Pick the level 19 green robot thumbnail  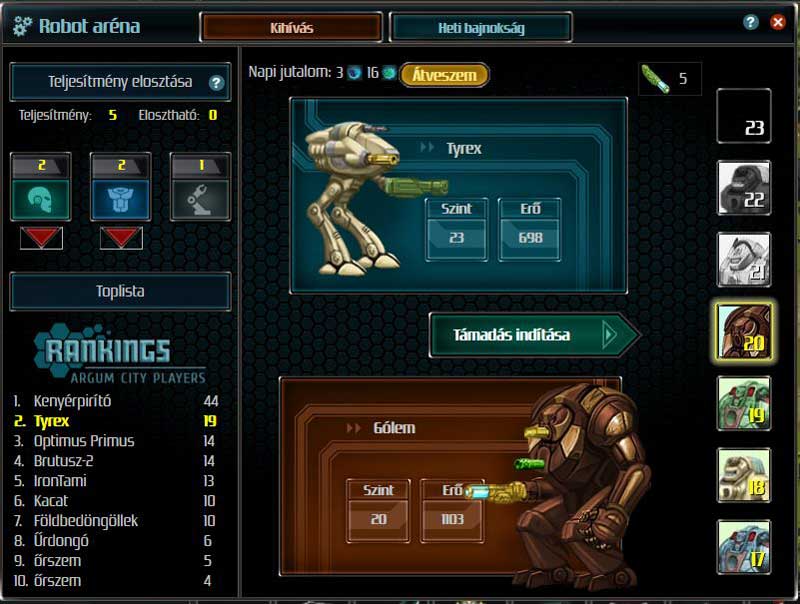click(744, 403)
